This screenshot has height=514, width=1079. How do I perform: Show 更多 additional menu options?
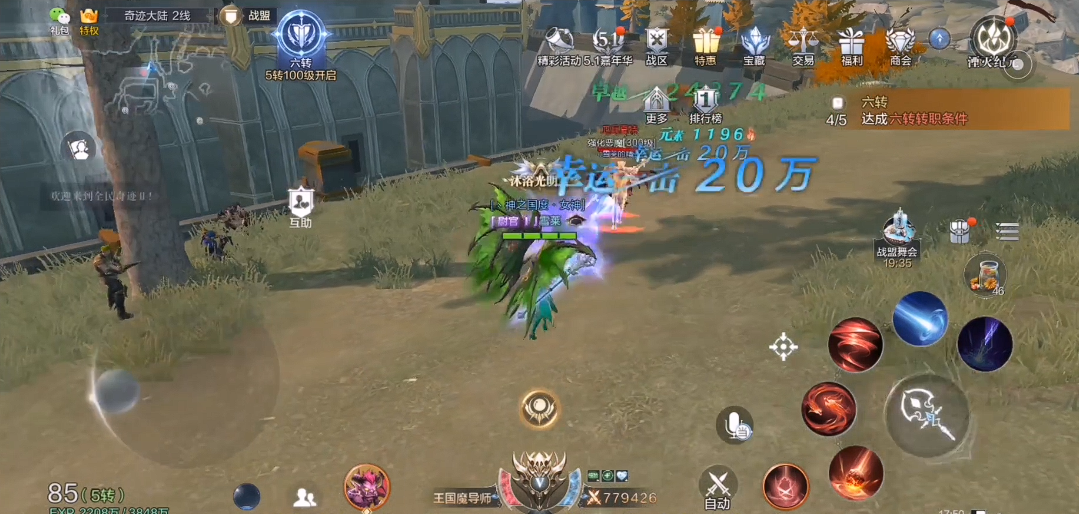coord(657,102)
